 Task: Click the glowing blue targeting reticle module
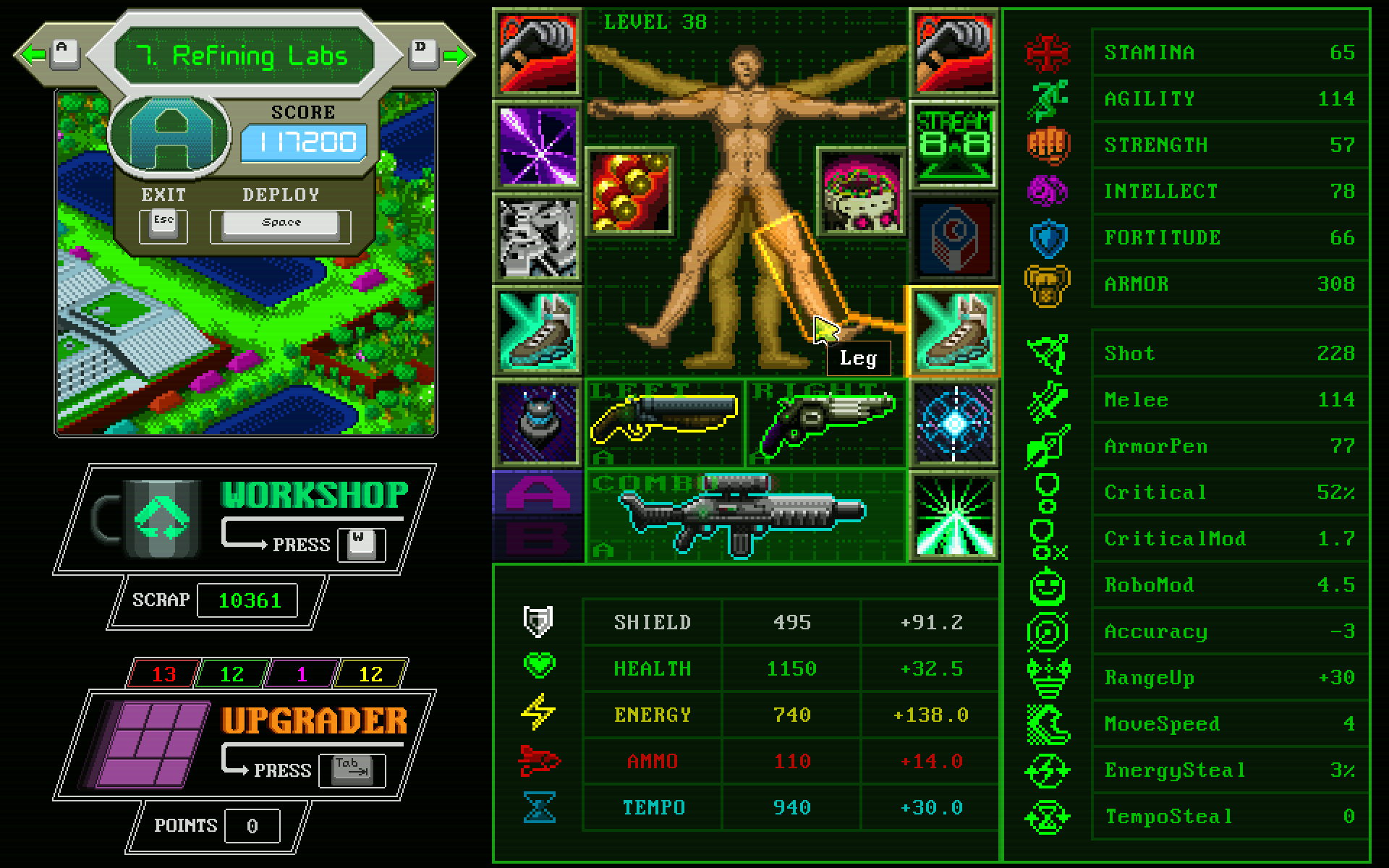pyautogui.click(x=953, y=423)
